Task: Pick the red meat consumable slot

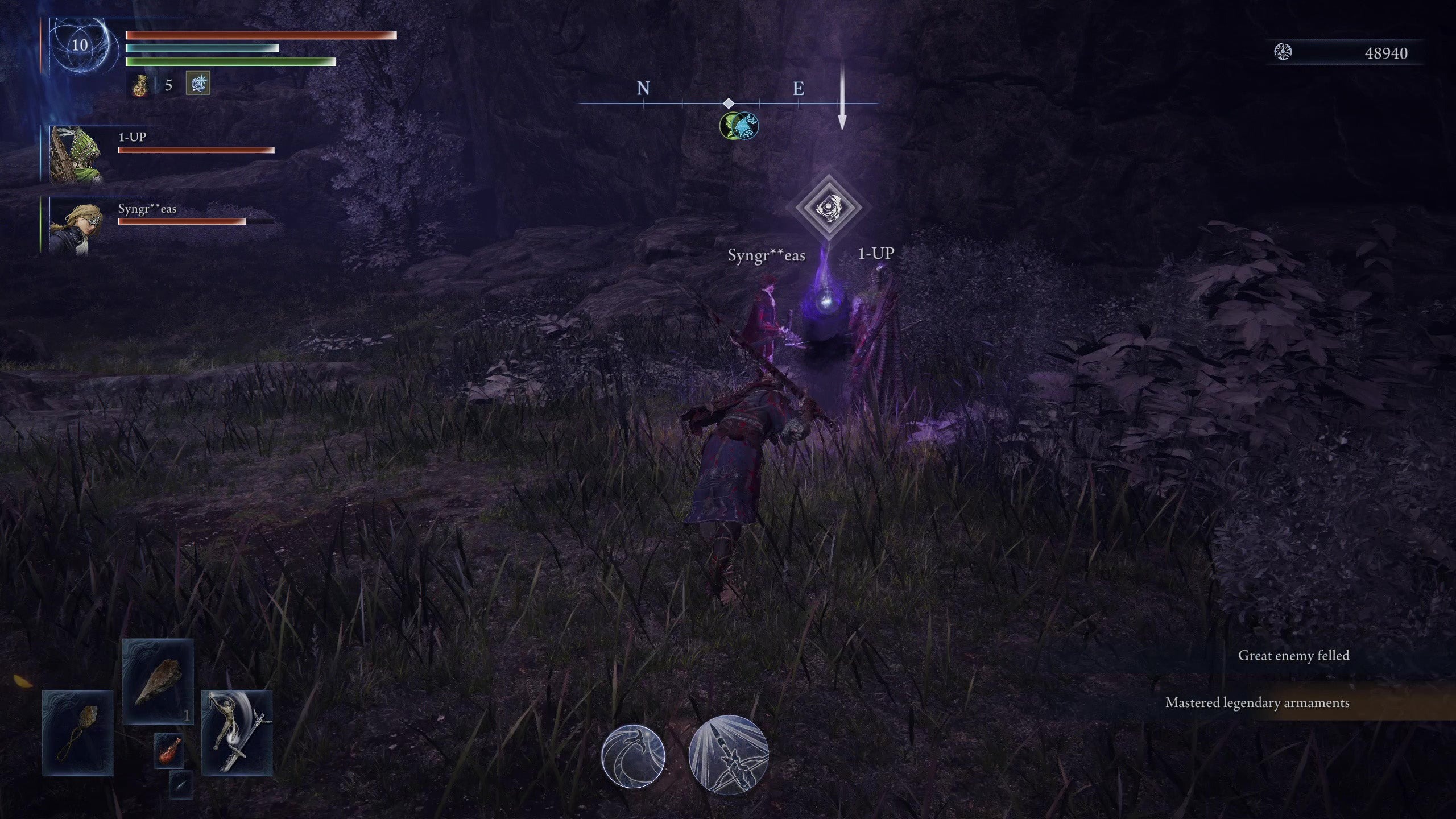Action: tap(169, 750)
